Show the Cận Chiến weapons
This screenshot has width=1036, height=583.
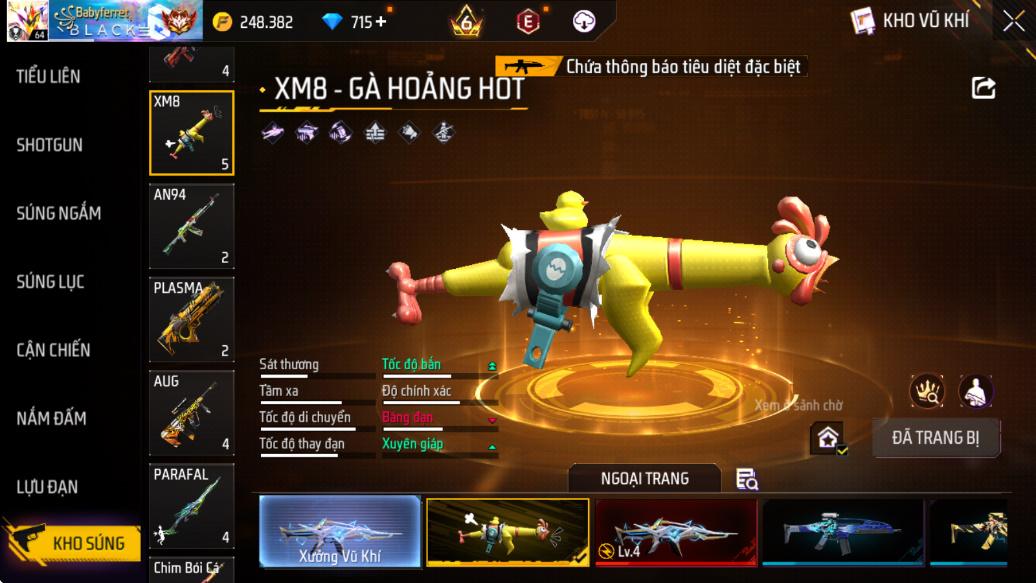pos(53,350)
